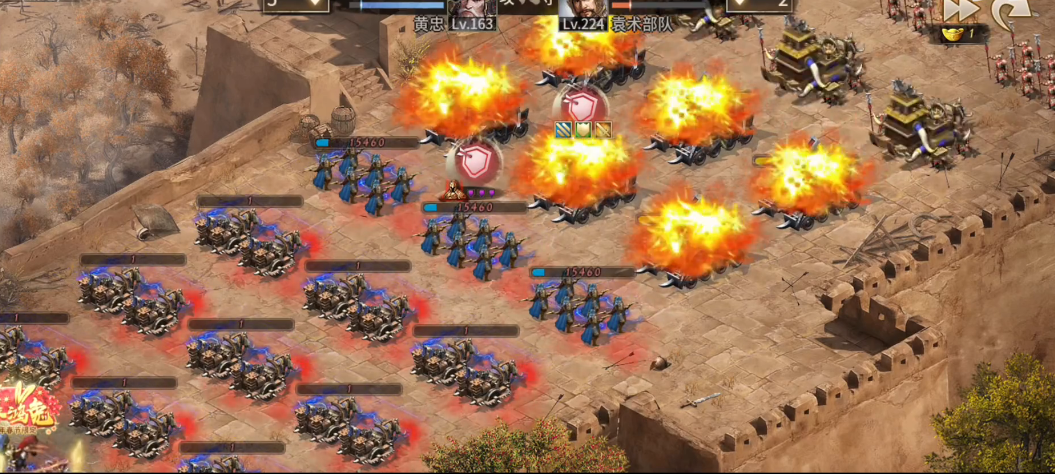The image size is (1055, 474).
Task: Tap Huang Zhong's general portrait
Action: coord(472,7)
